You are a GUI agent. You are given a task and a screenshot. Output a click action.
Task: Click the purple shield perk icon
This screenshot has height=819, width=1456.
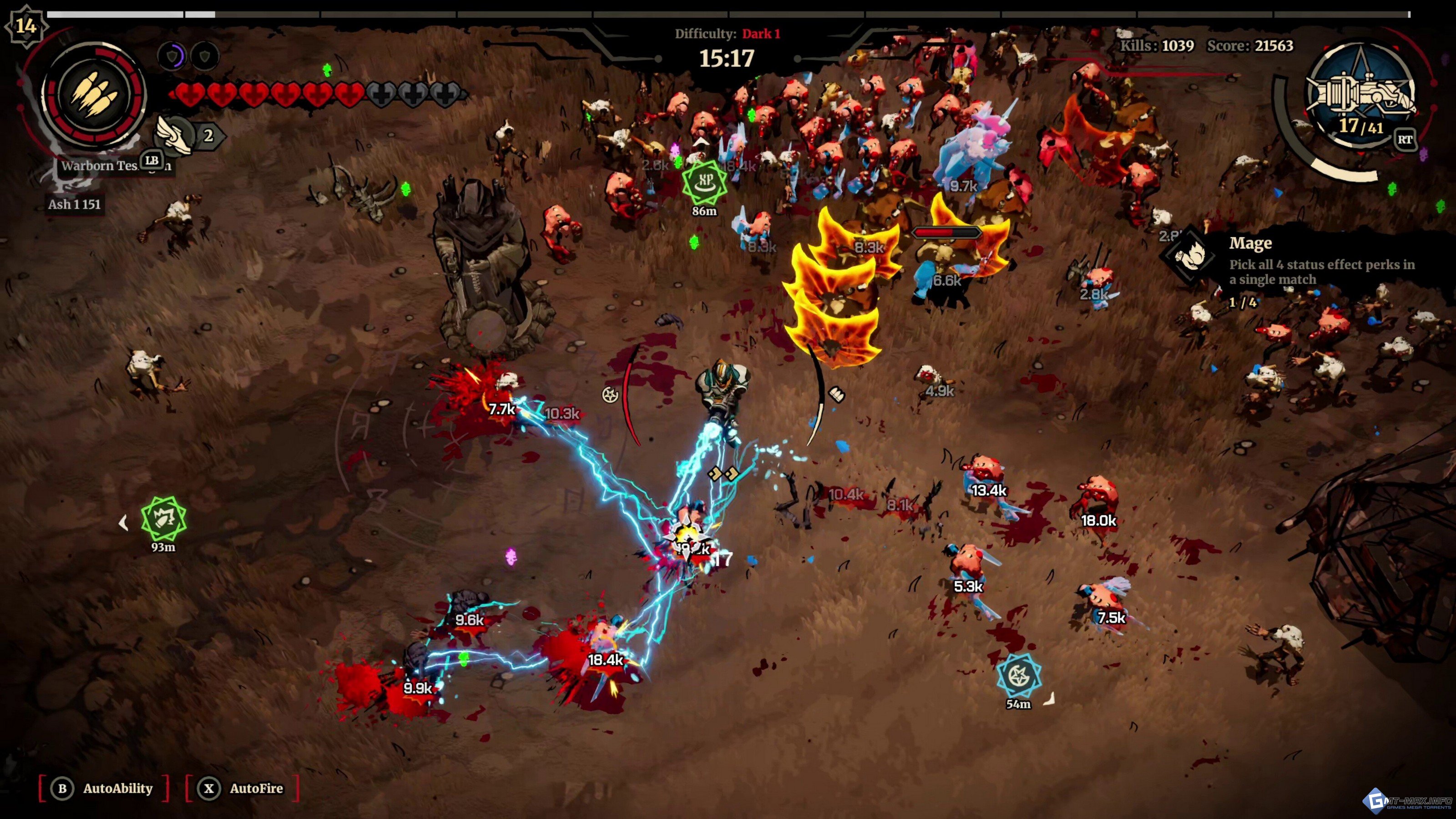172,56
